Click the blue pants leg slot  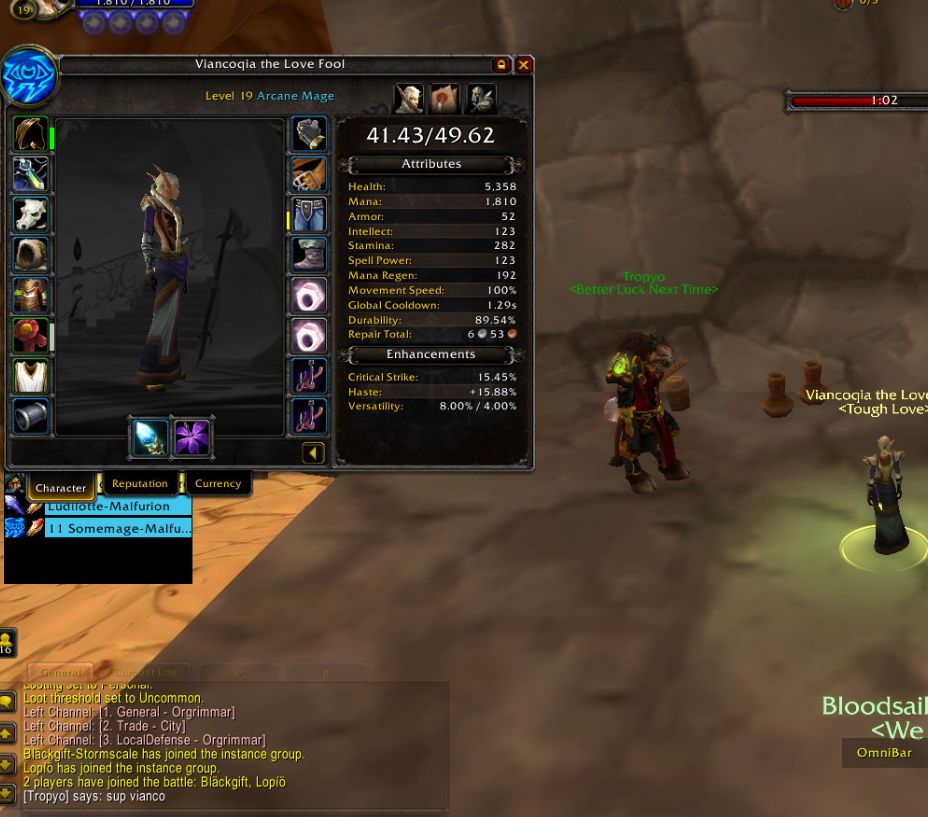(309, 214)
